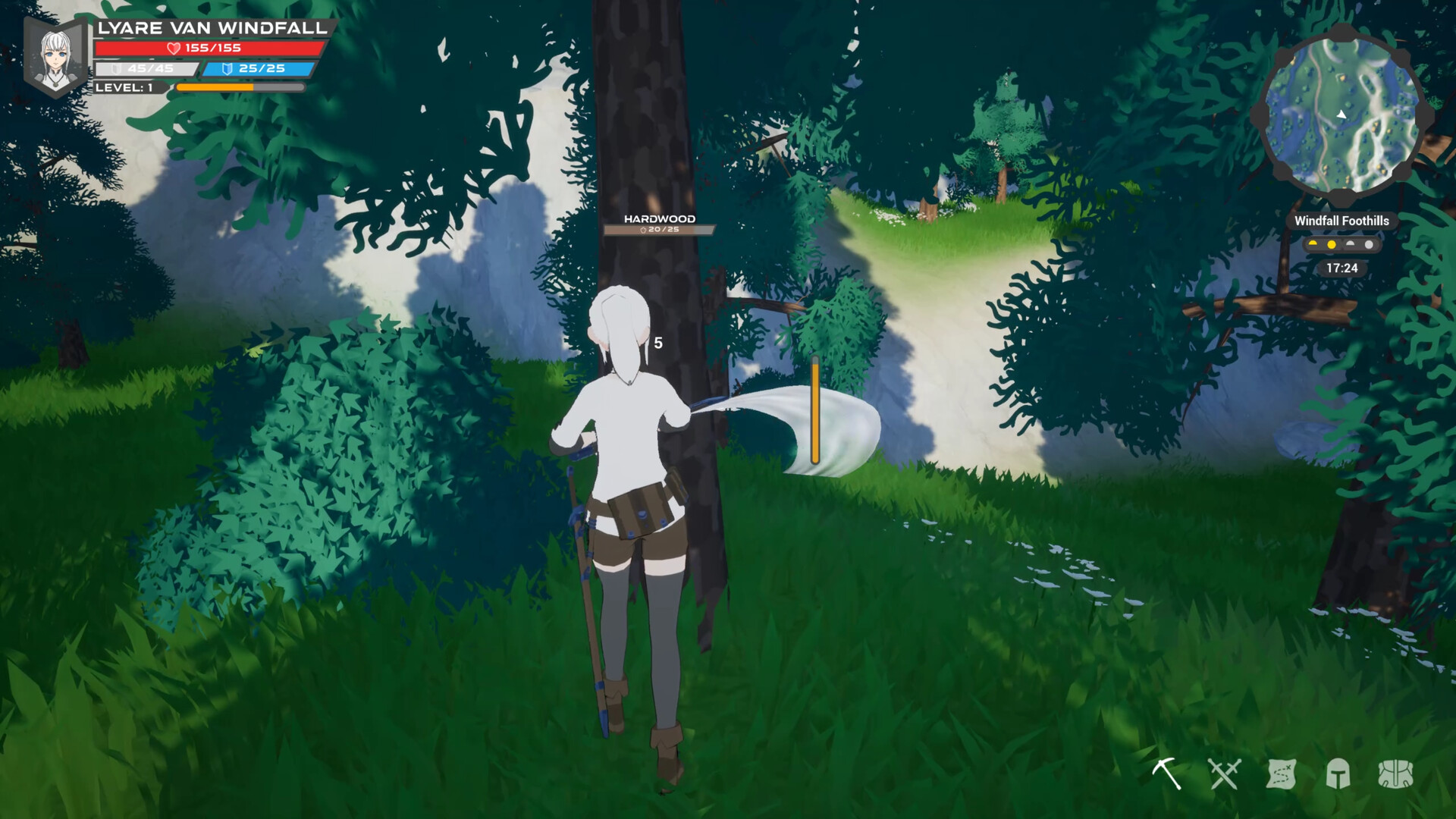
Task: Click the white moon night icon
Action: (x=1370, y=244)
